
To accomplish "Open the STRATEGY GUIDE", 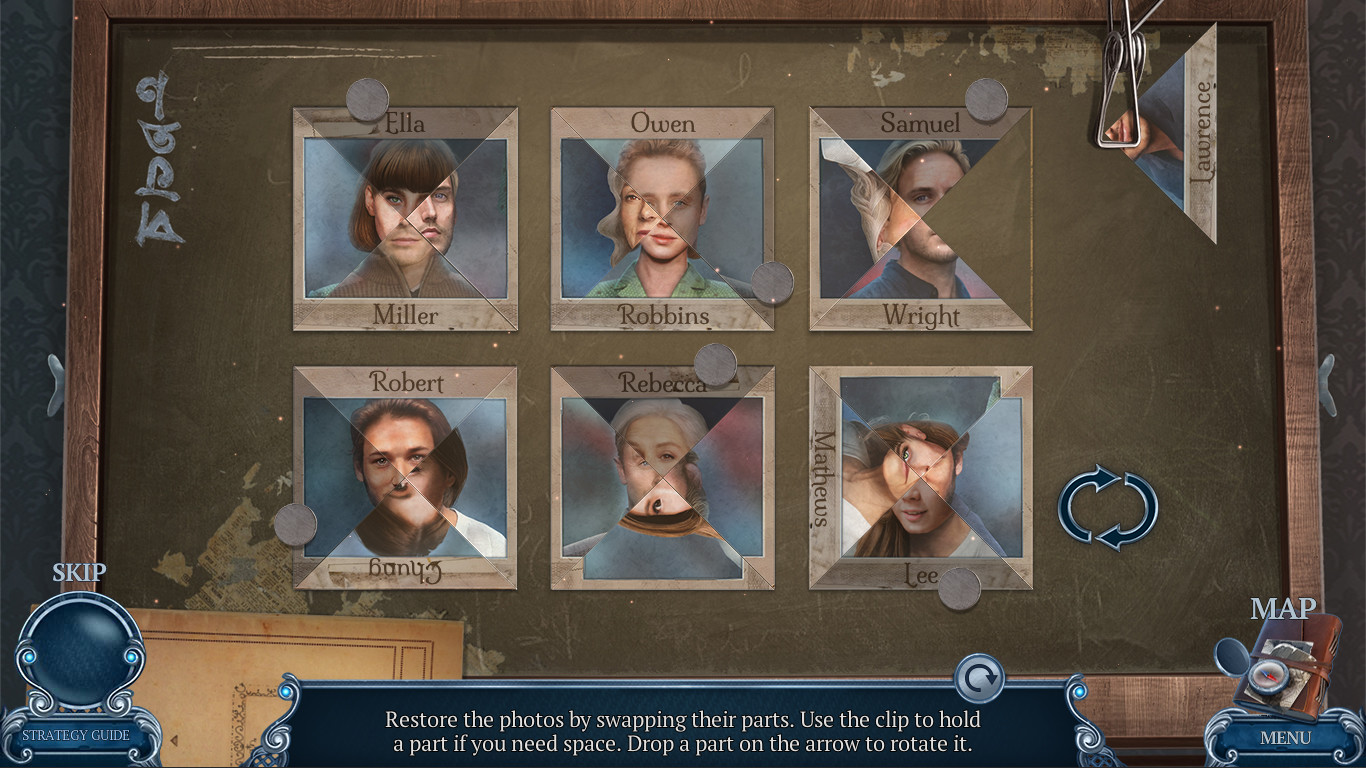I will coord(75,733).
